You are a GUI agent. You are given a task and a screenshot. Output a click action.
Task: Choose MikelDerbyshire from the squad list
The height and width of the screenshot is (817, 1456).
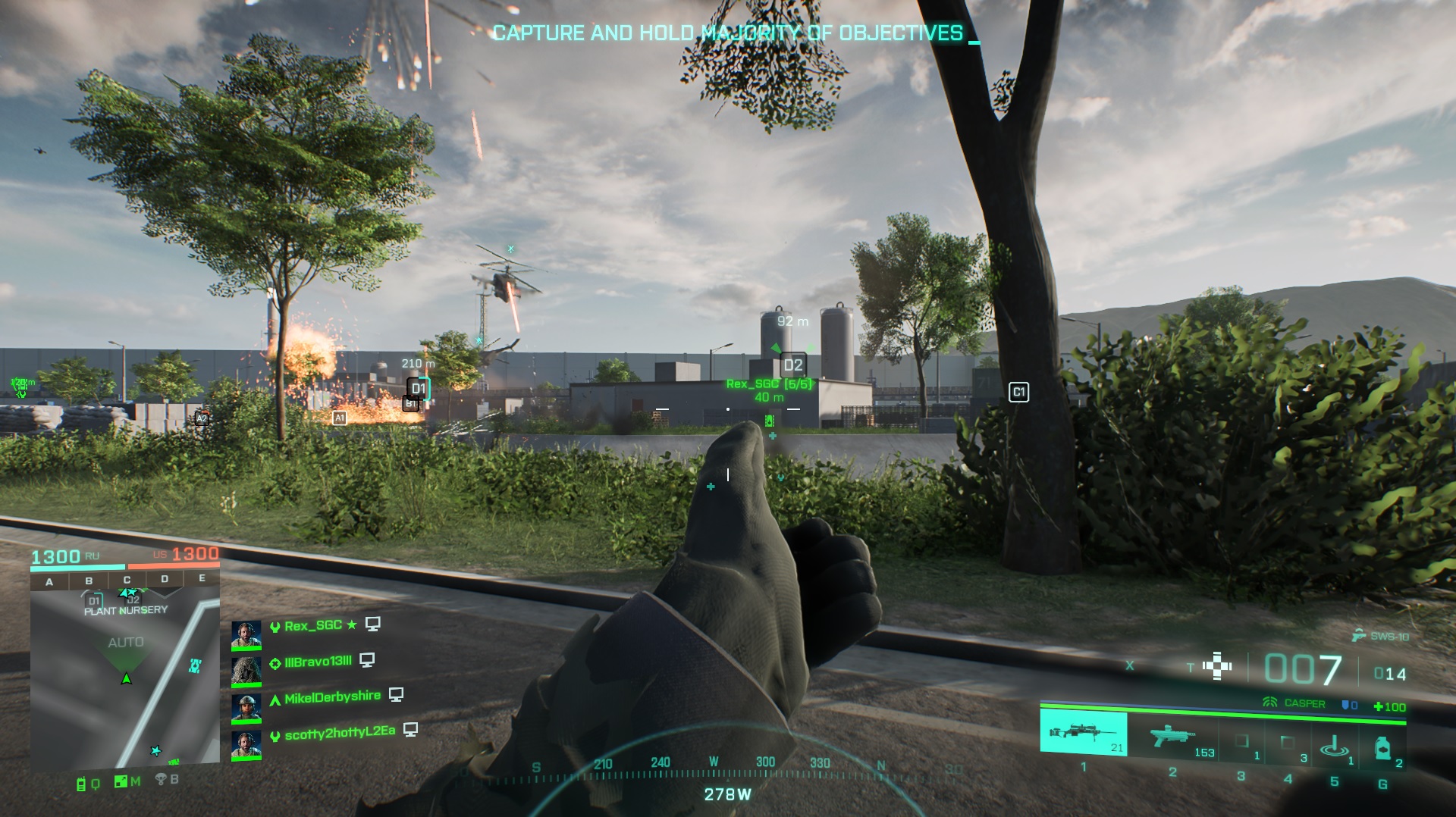pos(331,697)
